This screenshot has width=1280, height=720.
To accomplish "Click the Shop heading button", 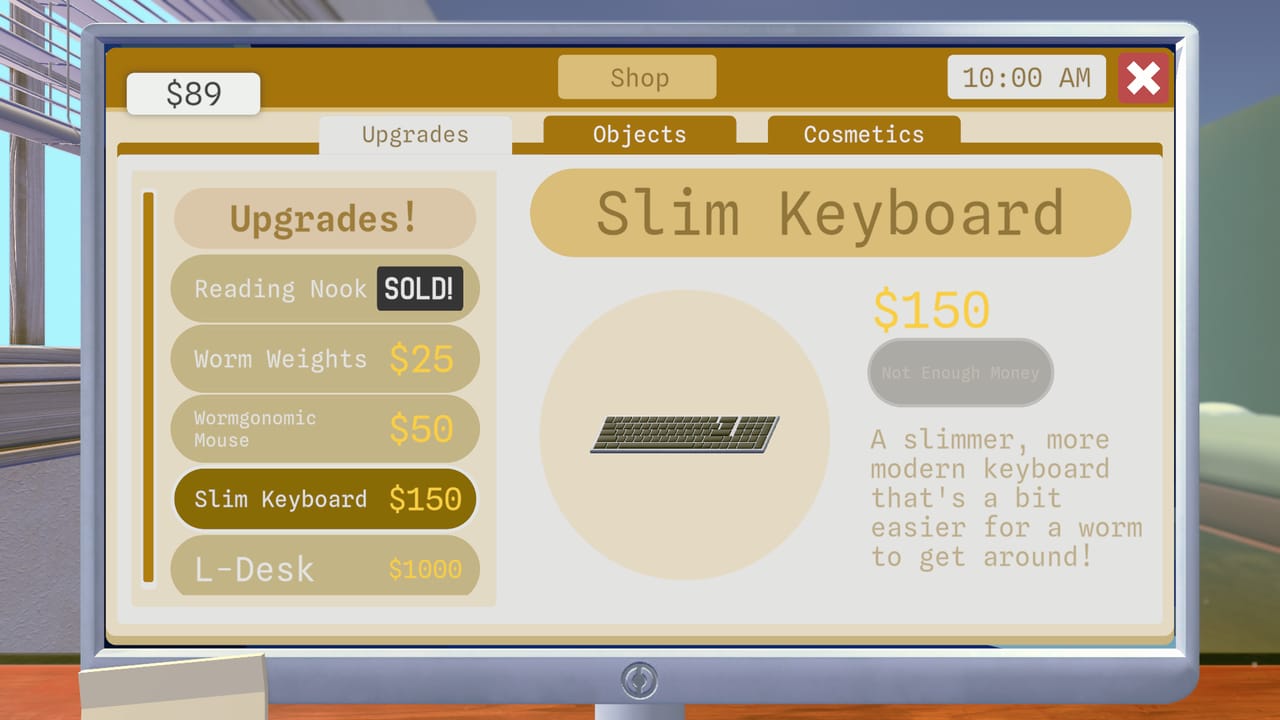I will tap(637, 77).
